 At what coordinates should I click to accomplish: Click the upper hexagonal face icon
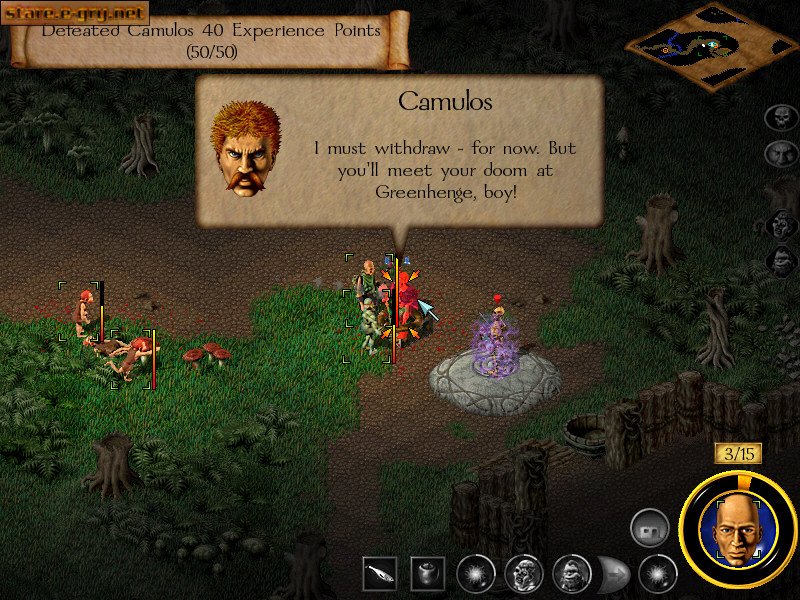click(x=781, y=223)
